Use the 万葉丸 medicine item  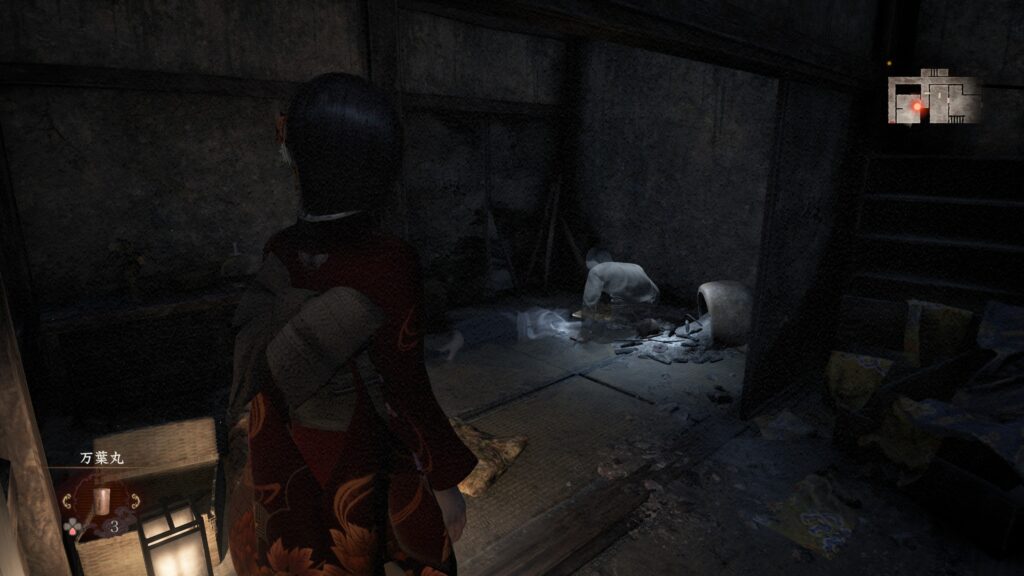click(101, 499)
